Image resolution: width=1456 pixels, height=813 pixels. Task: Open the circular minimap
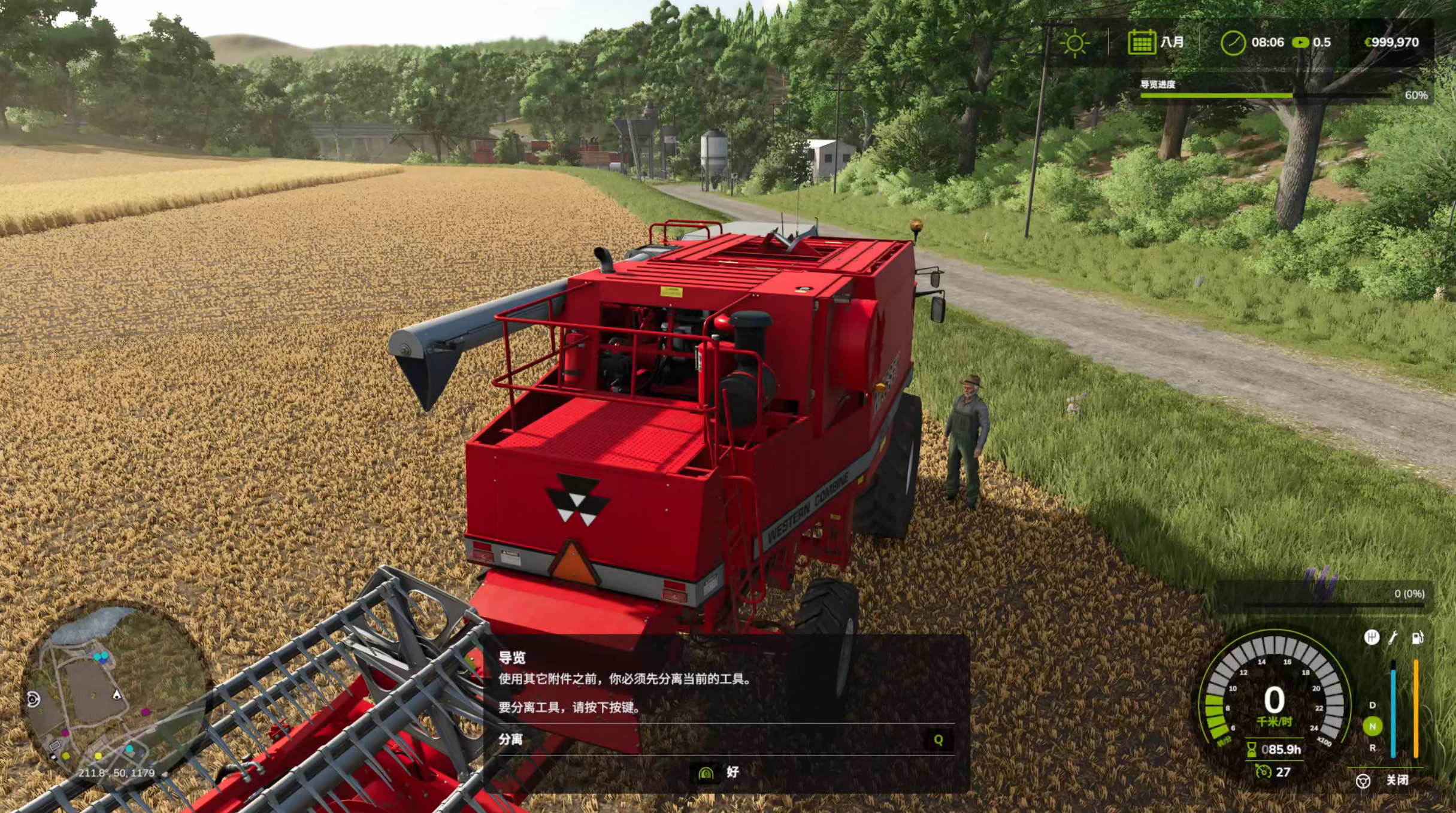point(114,694)
